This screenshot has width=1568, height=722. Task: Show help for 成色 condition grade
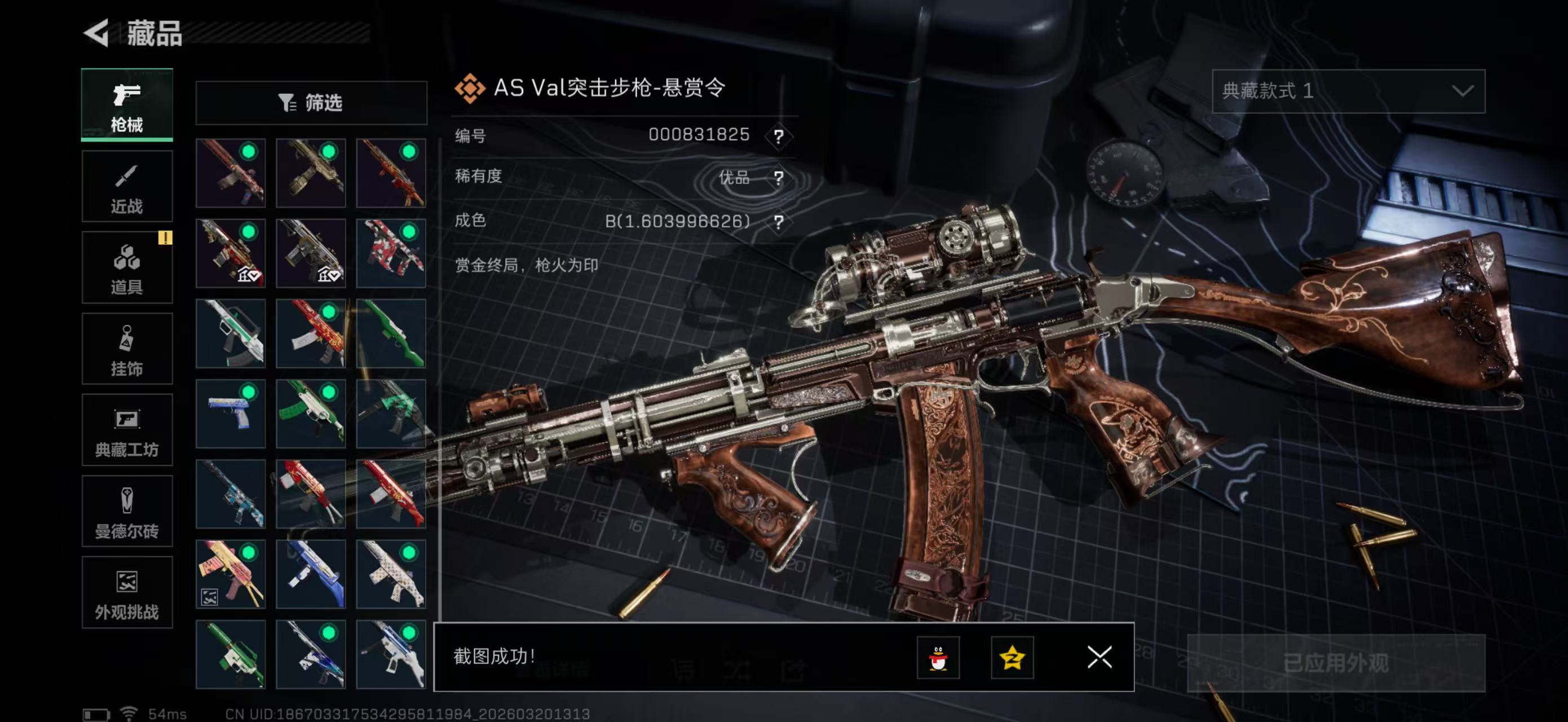[x=778, y=222]
